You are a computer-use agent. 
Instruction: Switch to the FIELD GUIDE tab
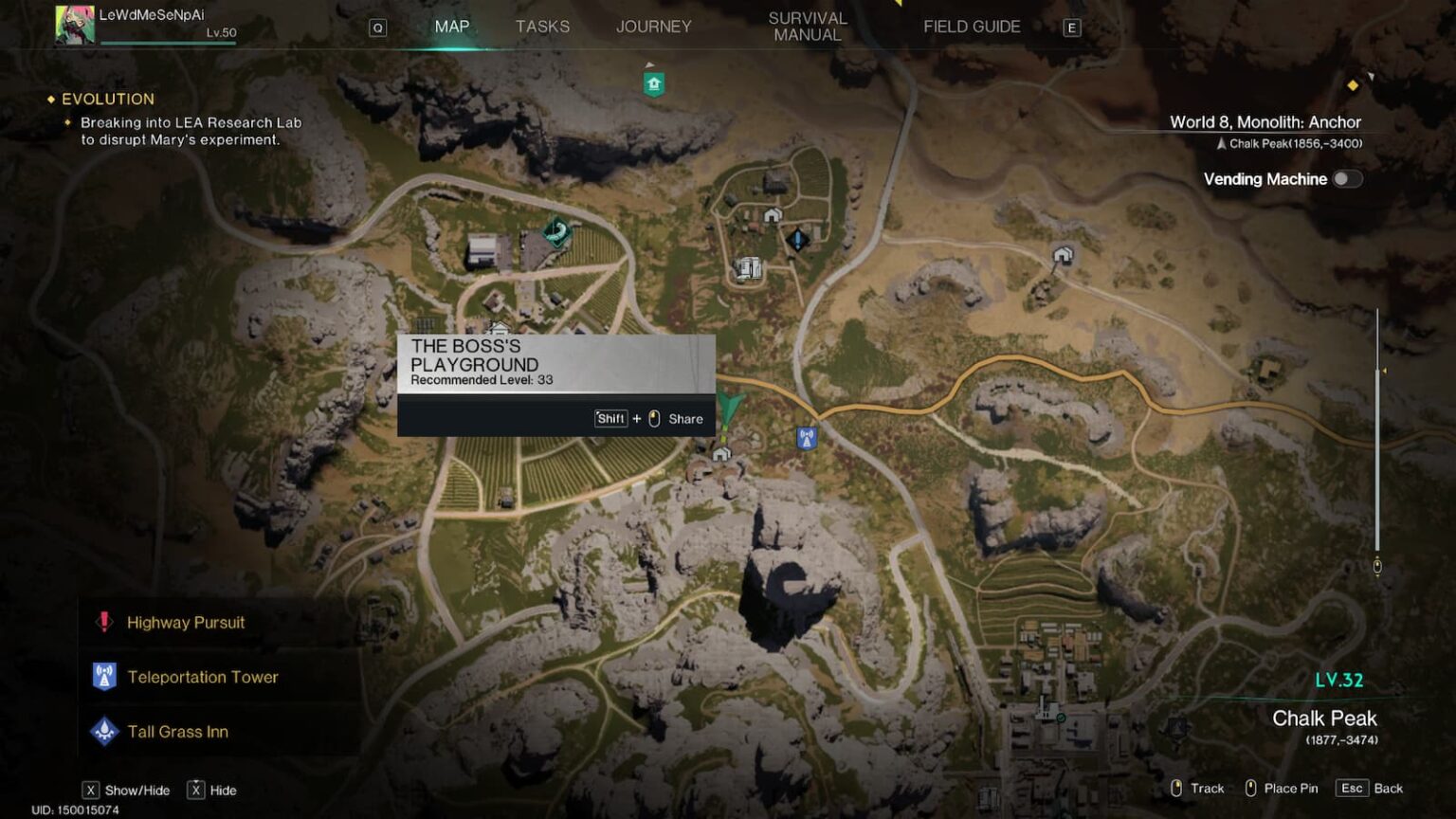click(x=972, y=27)
